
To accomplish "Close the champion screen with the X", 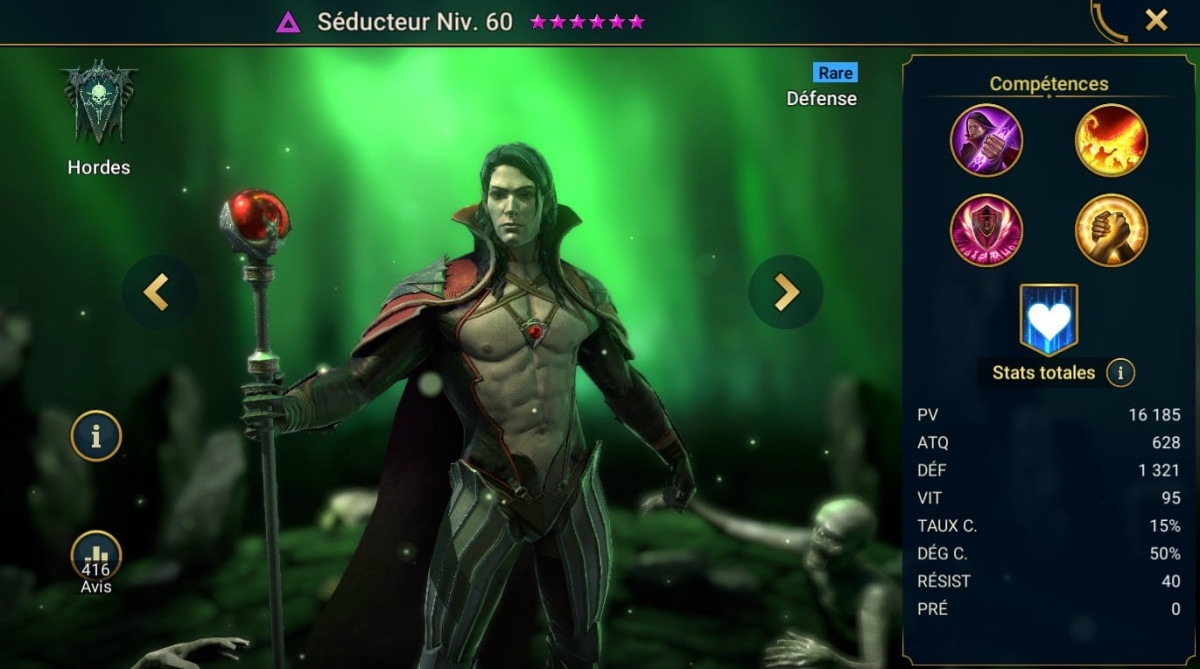I will (1156, 20).
